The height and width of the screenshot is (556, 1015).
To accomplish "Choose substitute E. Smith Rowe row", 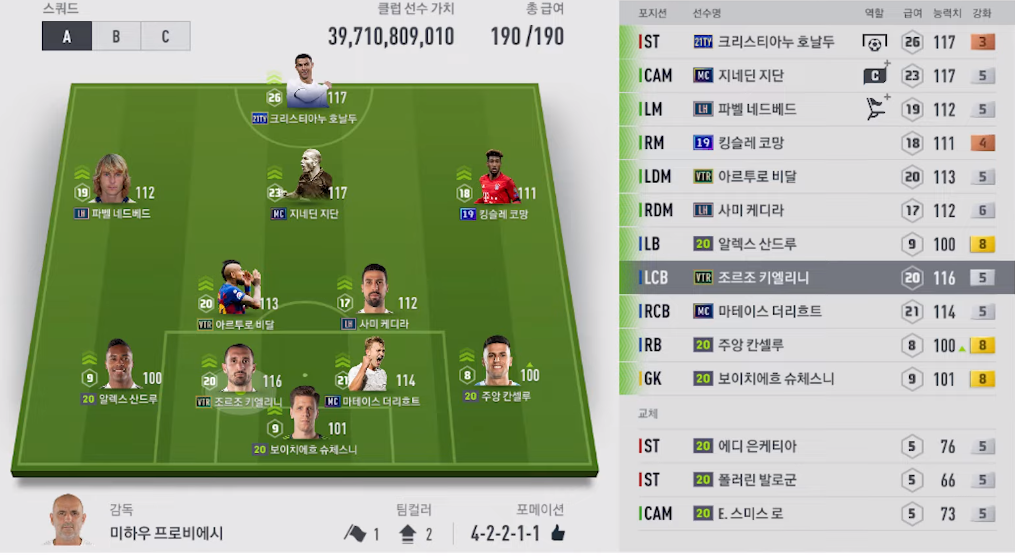I will 815,513.
